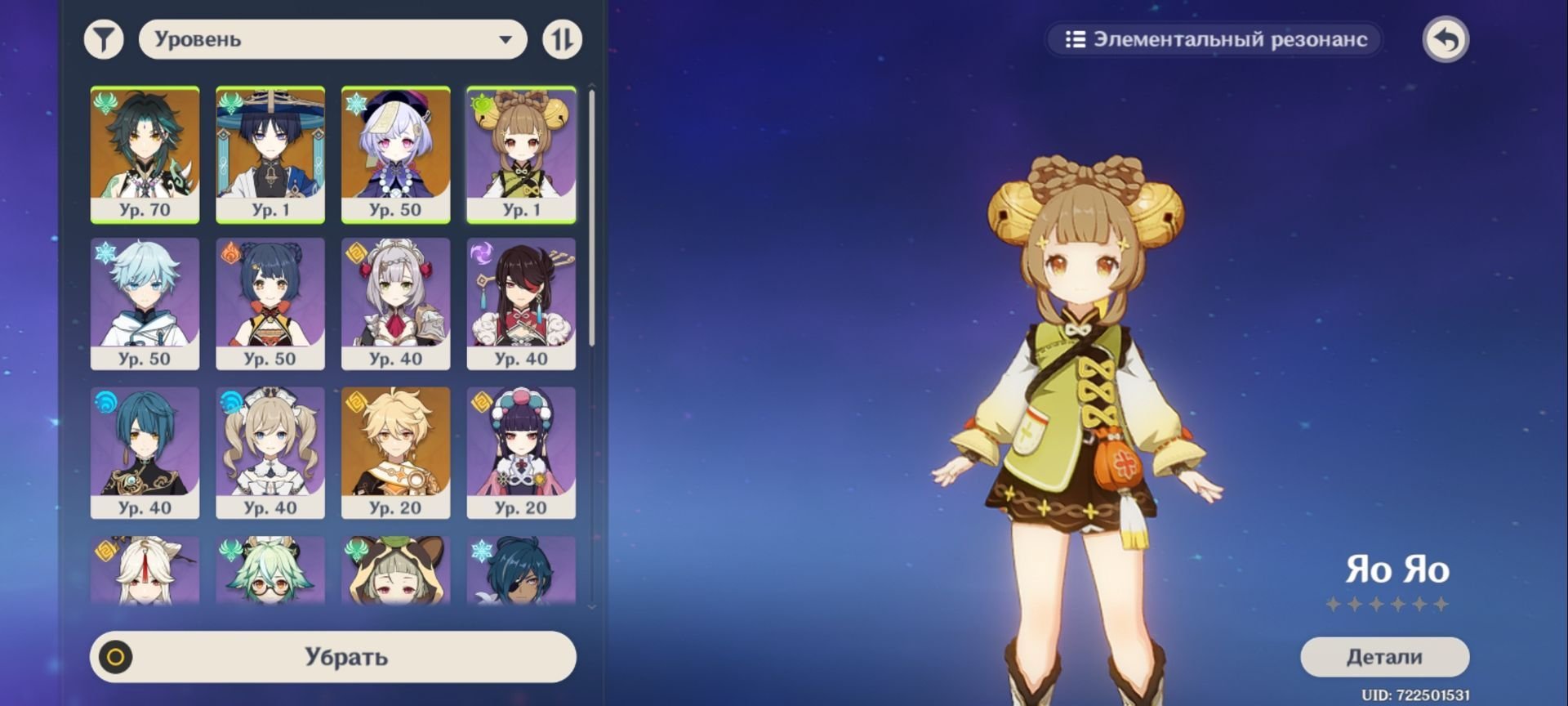The width and height of the screenshot is (1568, 706).
Task: Open the character filter funnel button
Action: click(x=104, y=39)
